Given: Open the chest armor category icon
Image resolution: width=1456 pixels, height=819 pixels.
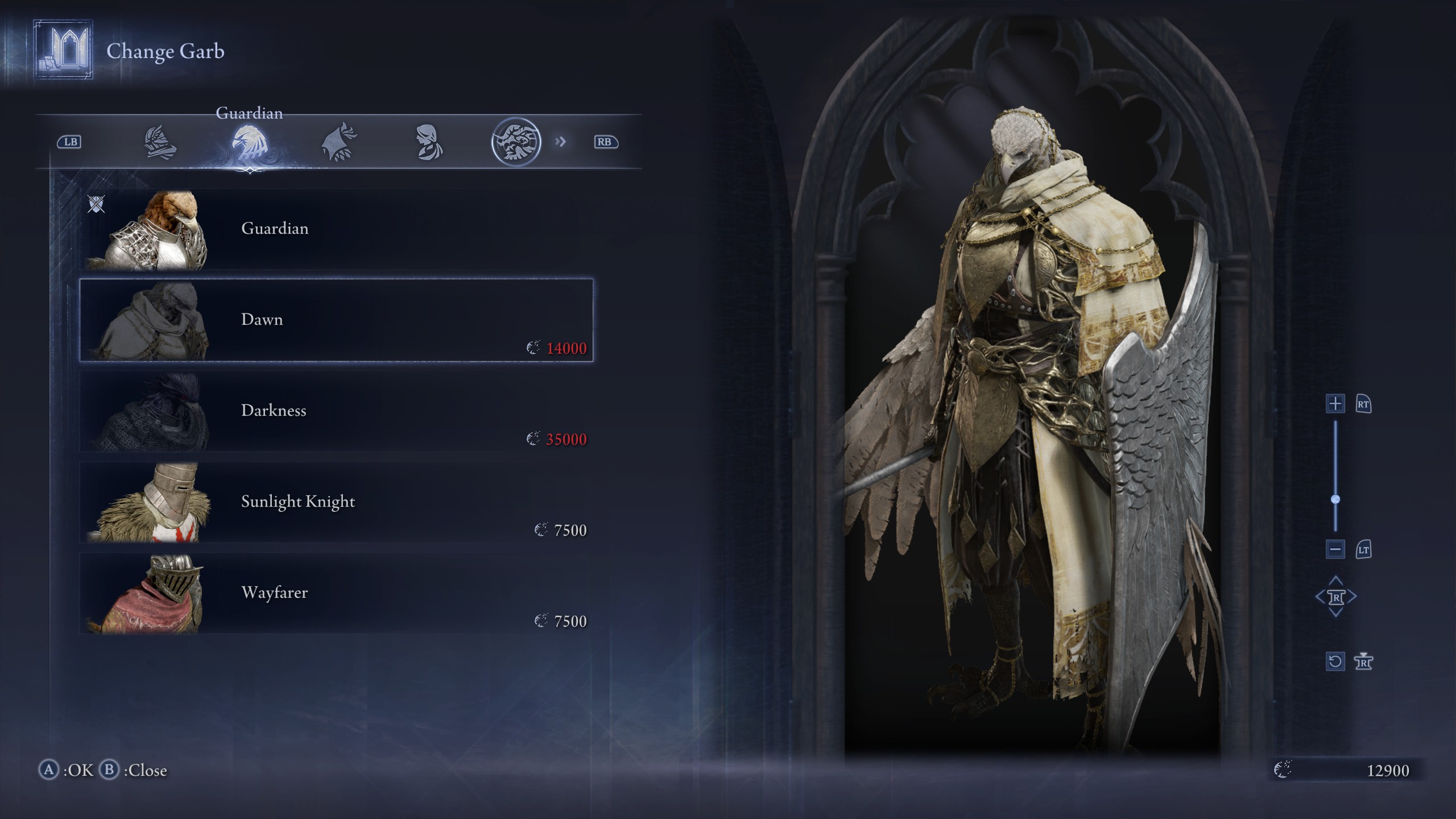Looking at the screenshot, I should [x=159, y=142].
